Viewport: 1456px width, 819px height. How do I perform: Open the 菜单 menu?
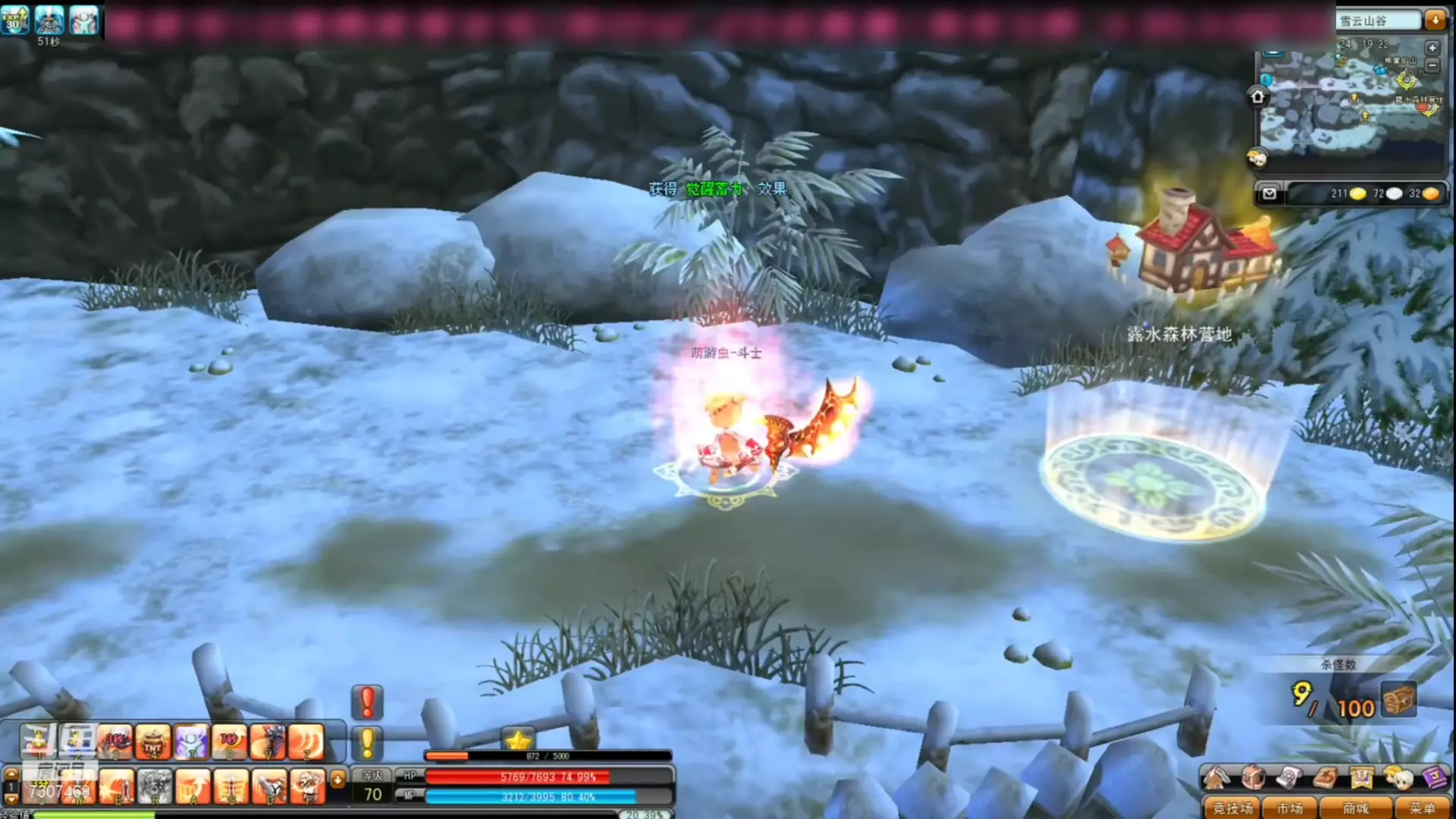[1422, 808]
